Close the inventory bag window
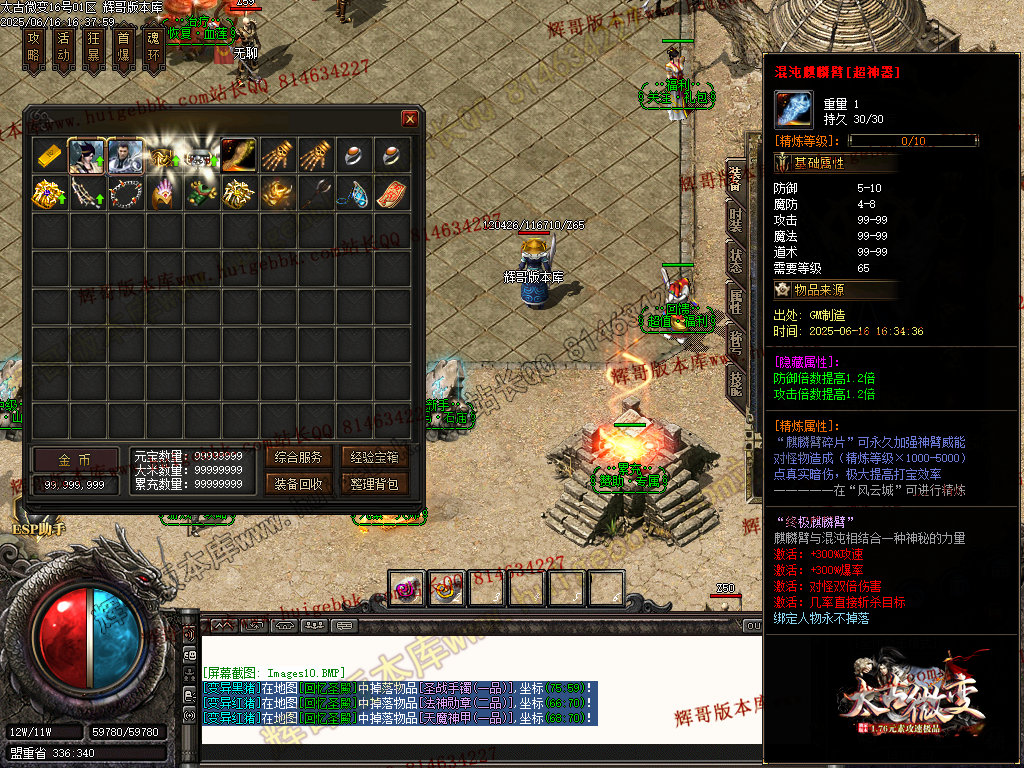 [410, 119]
